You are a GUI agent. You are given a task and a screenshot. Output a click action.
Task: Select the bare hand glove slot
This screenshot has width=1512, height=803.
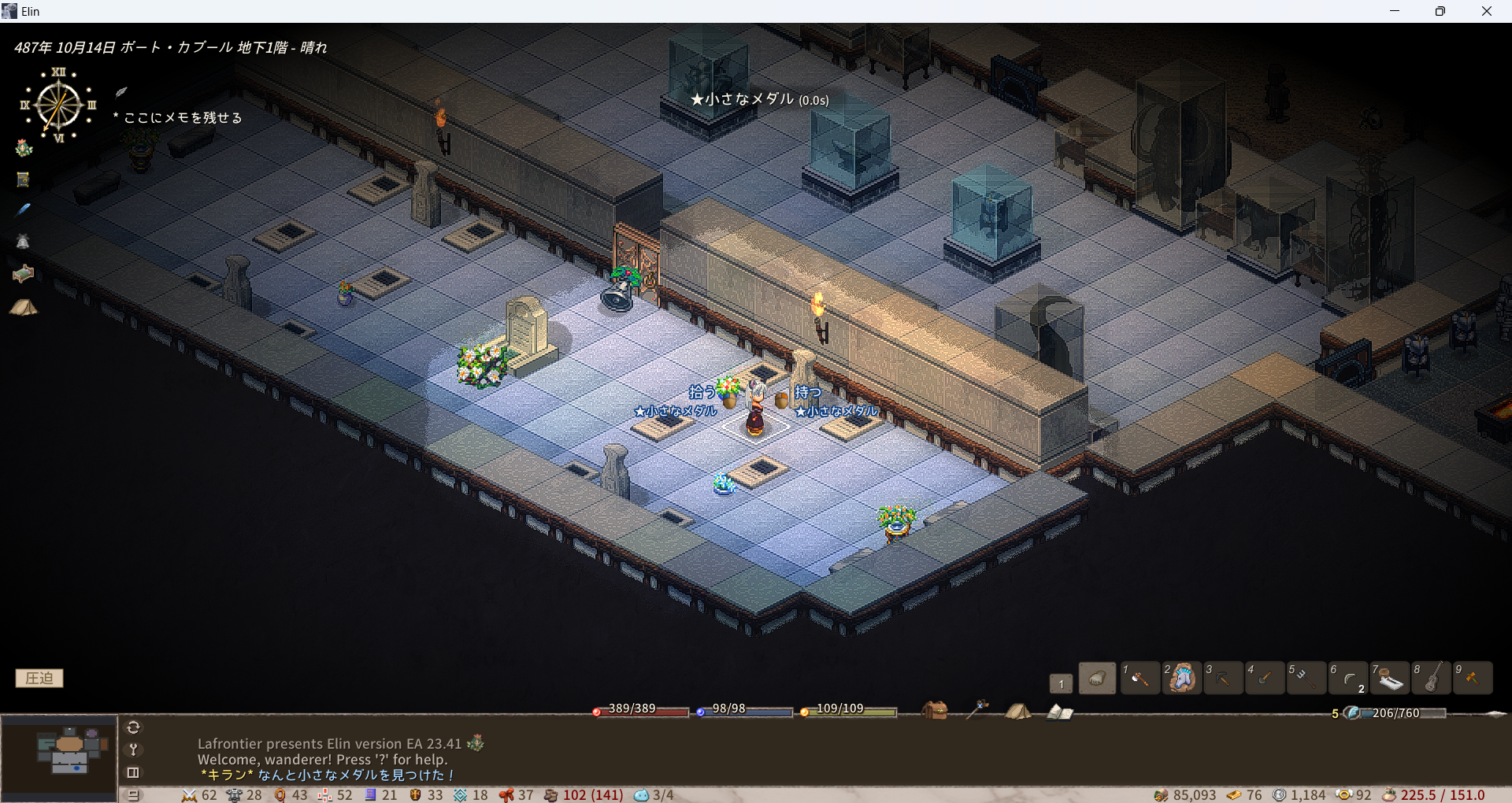point(1097,678)
